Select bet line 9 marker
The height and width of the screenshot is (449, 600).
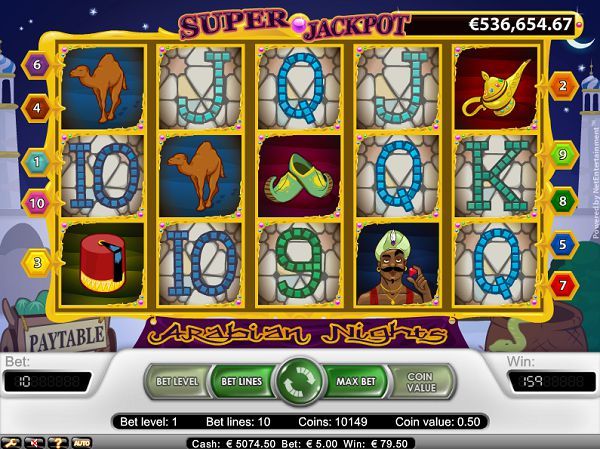562,155
